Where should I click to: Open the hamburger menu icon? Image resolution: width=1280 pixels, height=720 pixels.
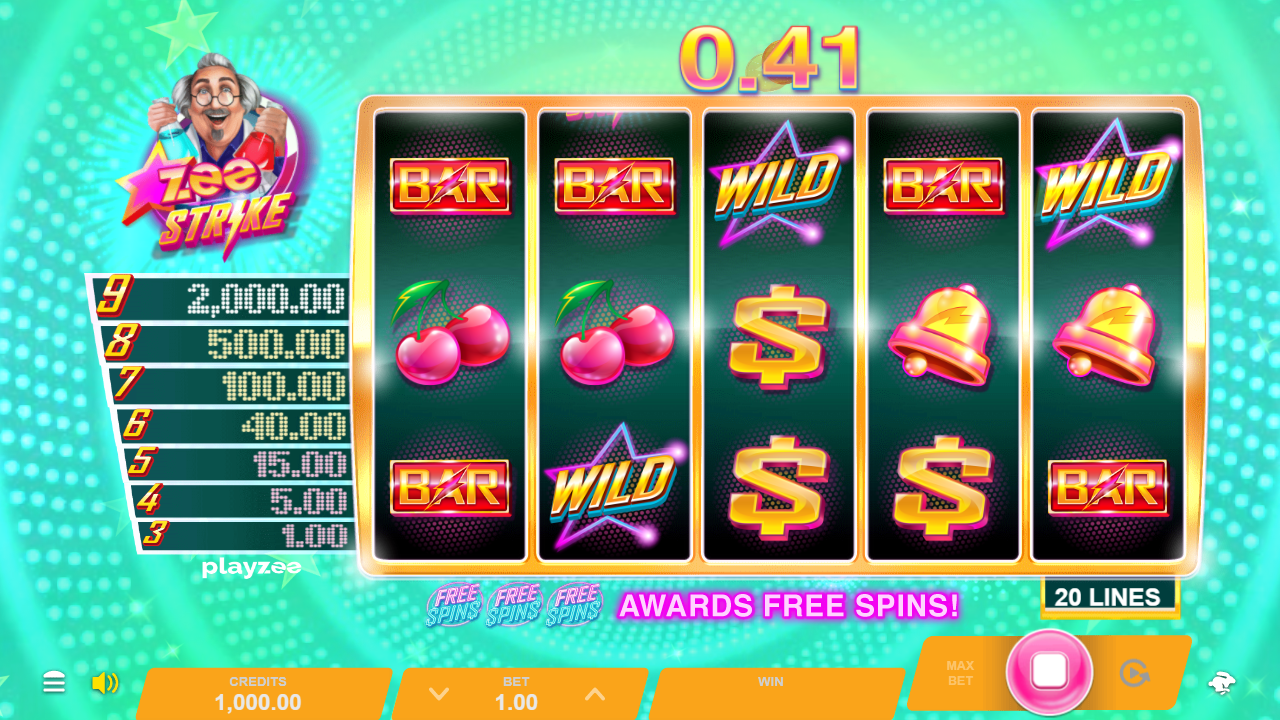point(54,683)
